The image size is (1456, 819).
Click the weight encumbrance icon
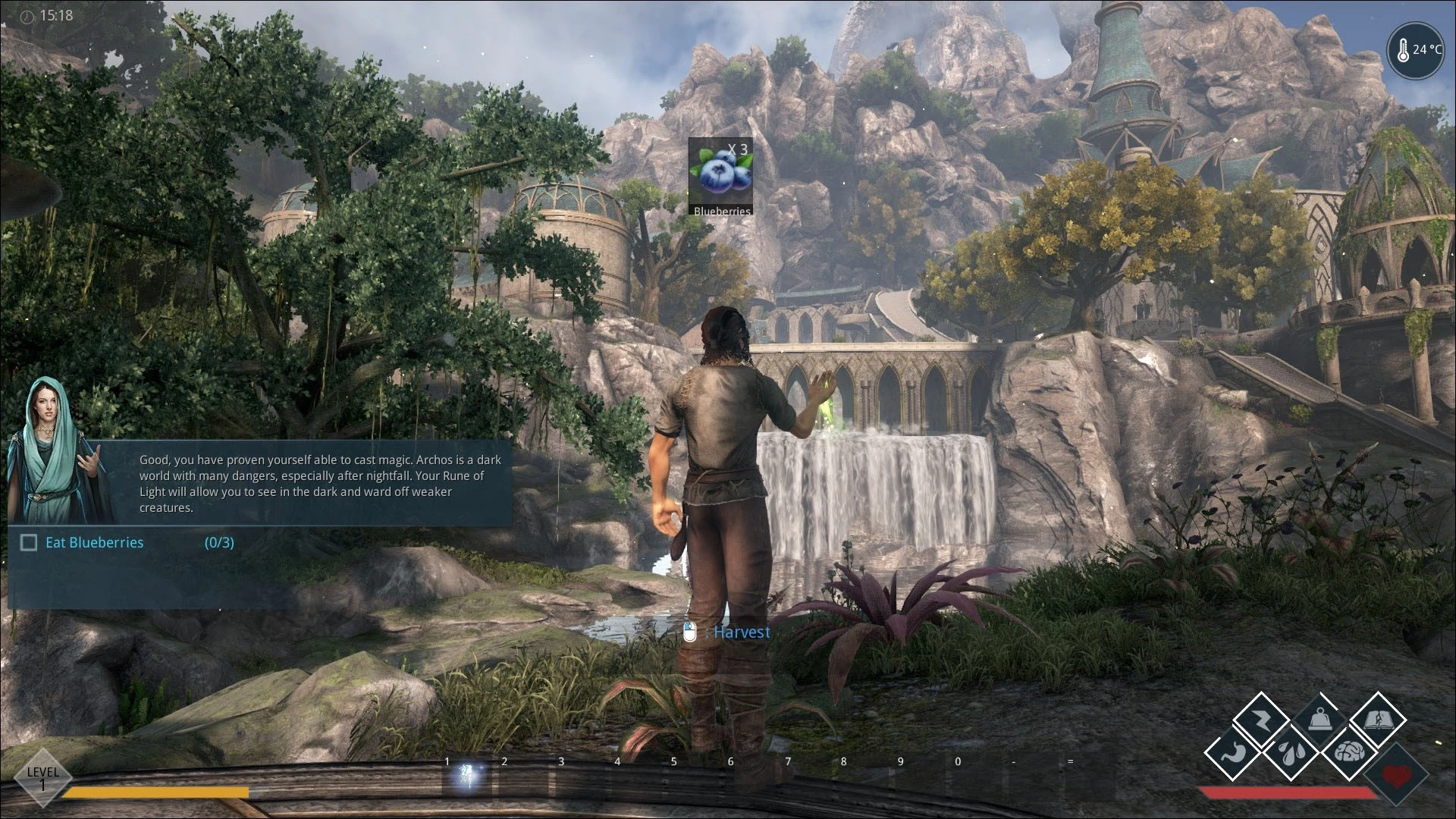point(1319,720)
